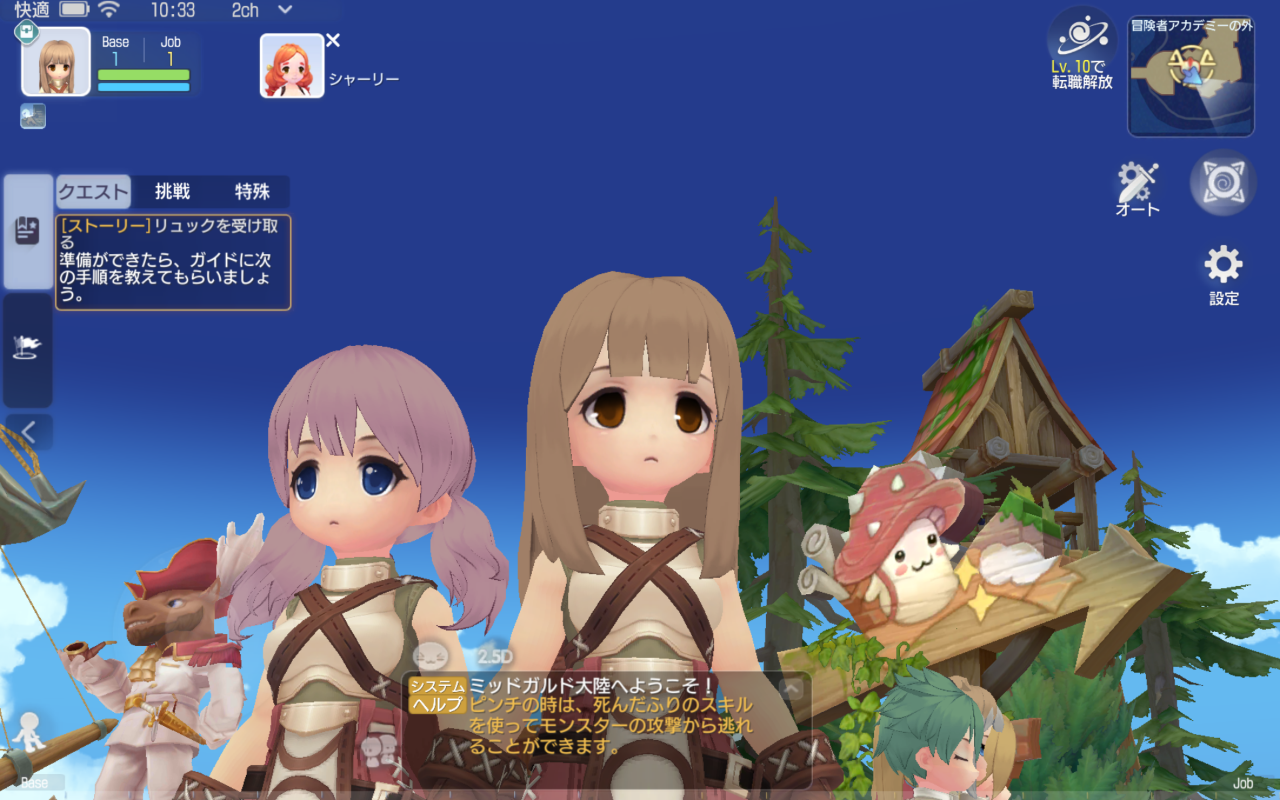This screenshot has width=1280, height=800.
Task: Select シャーリー's target portrait
Action: point(292,66)
